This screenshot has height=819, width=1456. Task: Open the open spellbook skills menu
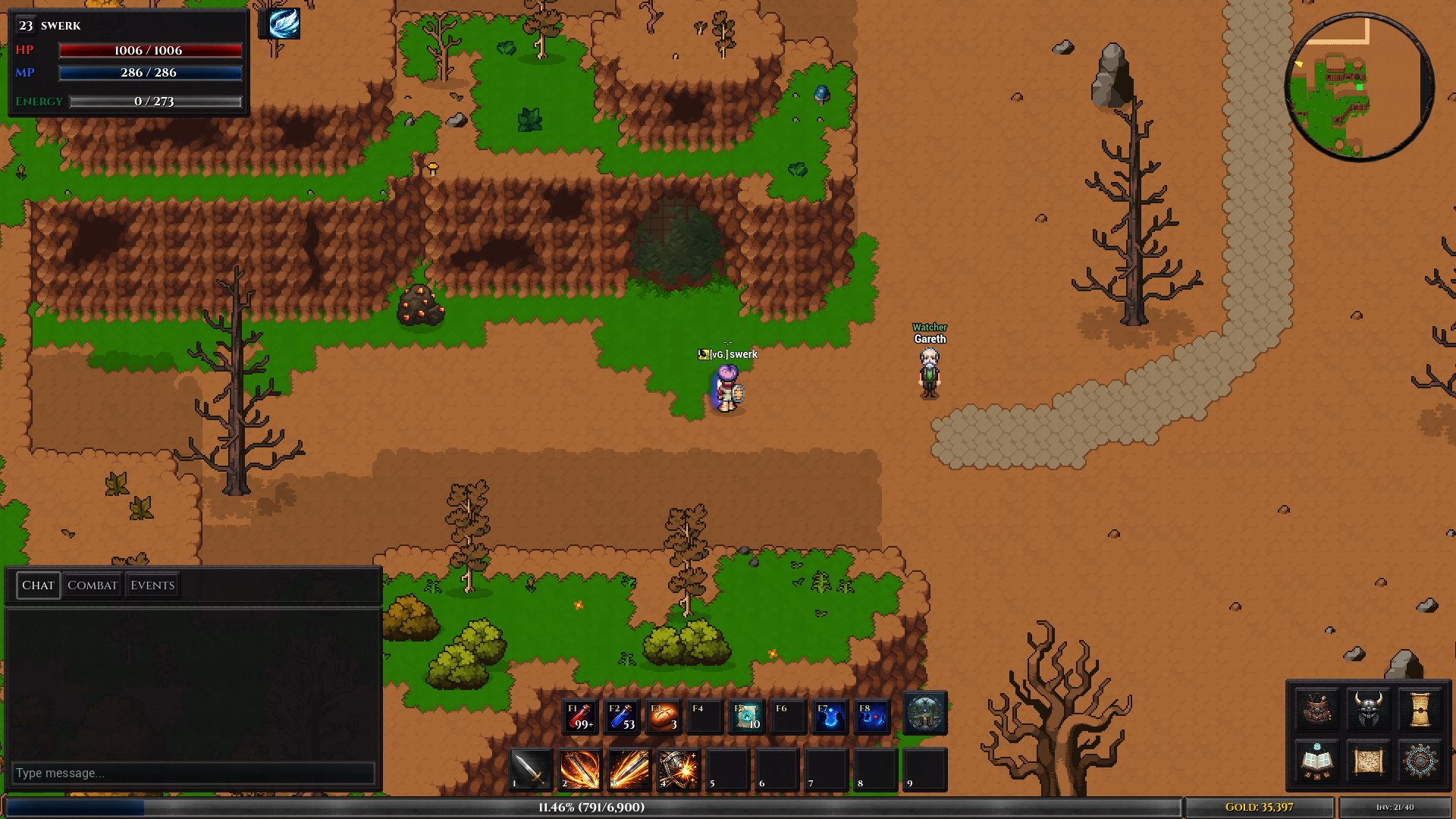coord(1316,761)
